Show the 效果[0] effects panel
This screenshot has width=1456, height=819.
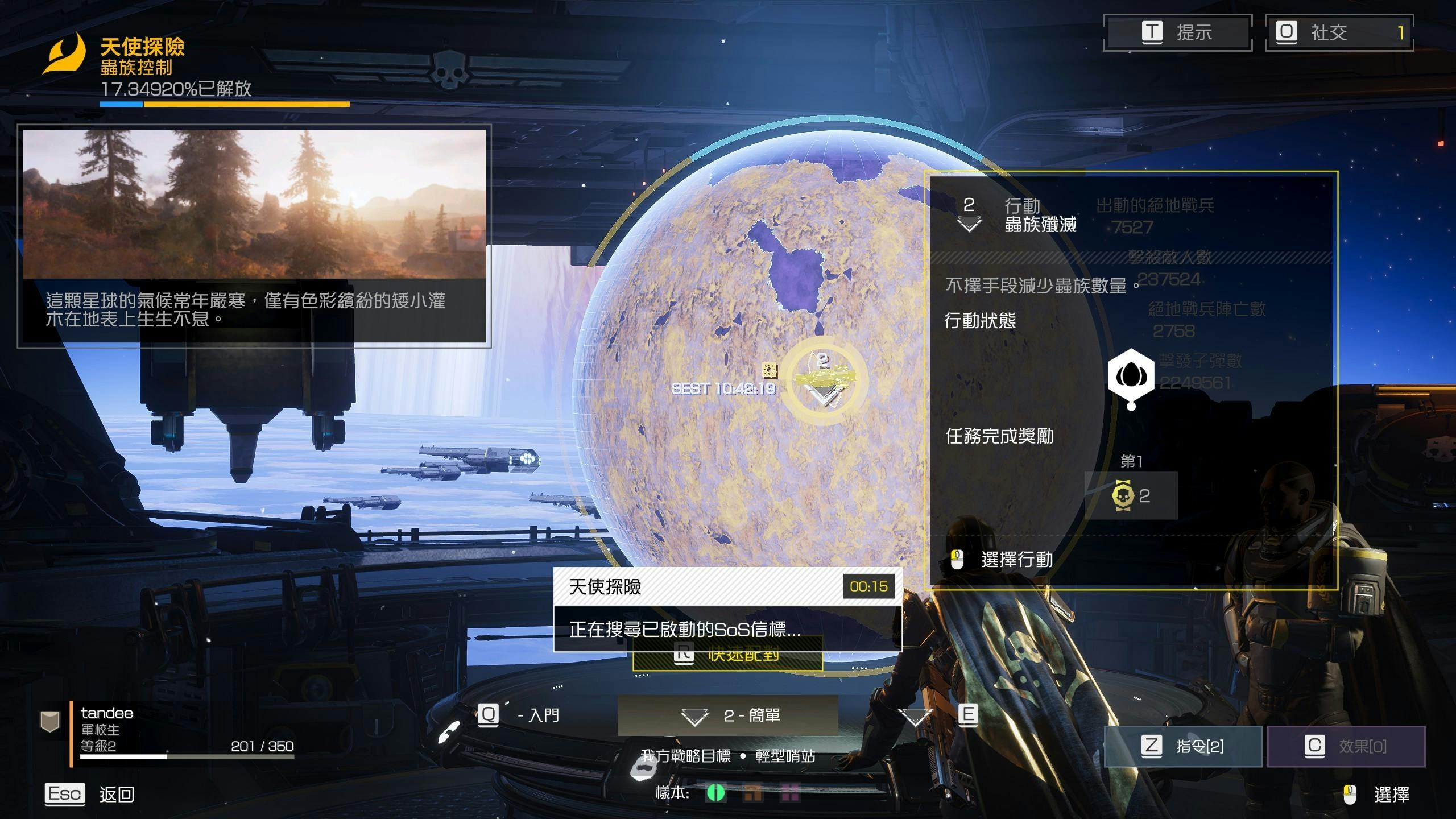coord(1346,746)
